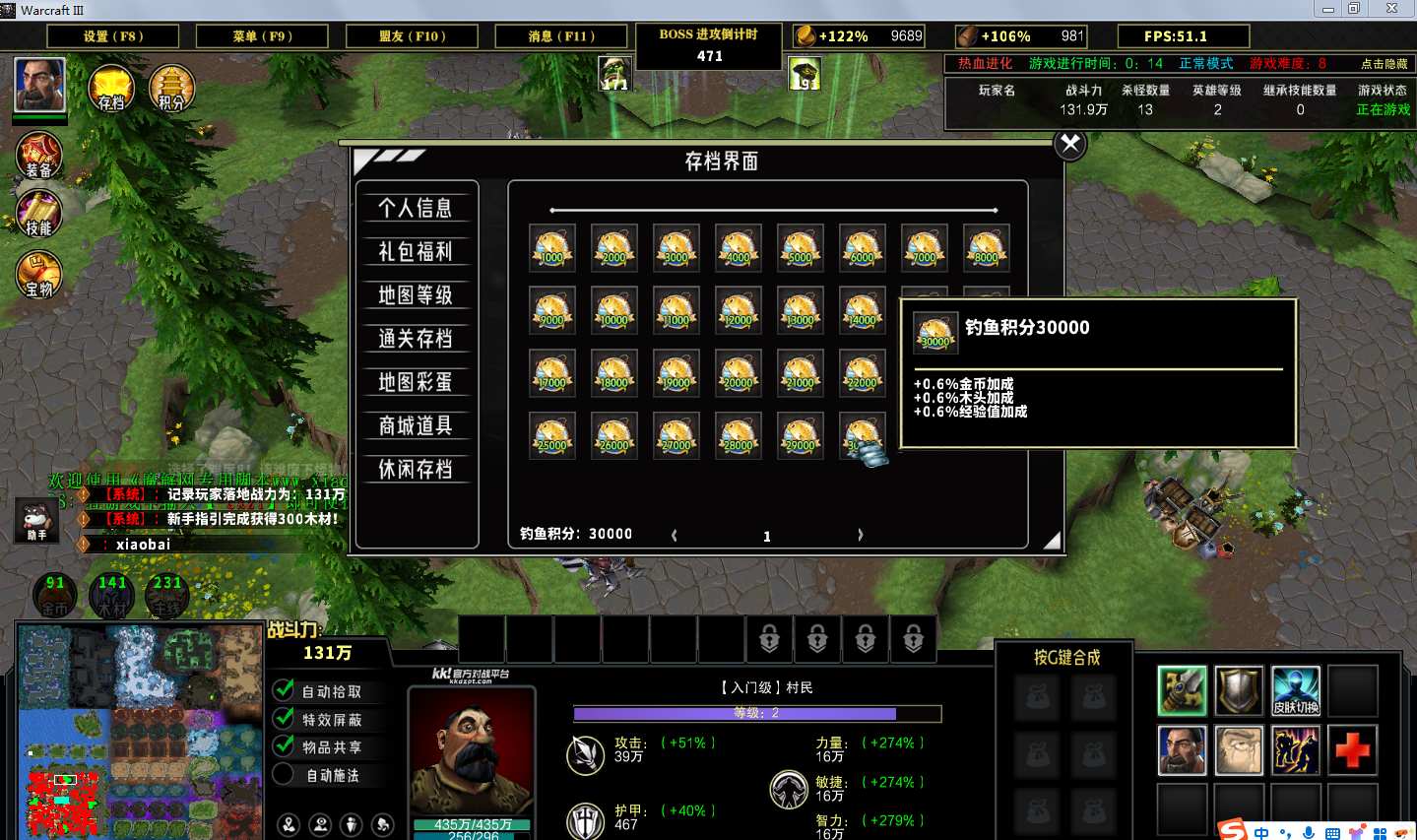Screen dimensions: 1417x840
Task: Show the 地图彩蛋 tab
Action: 416,382
